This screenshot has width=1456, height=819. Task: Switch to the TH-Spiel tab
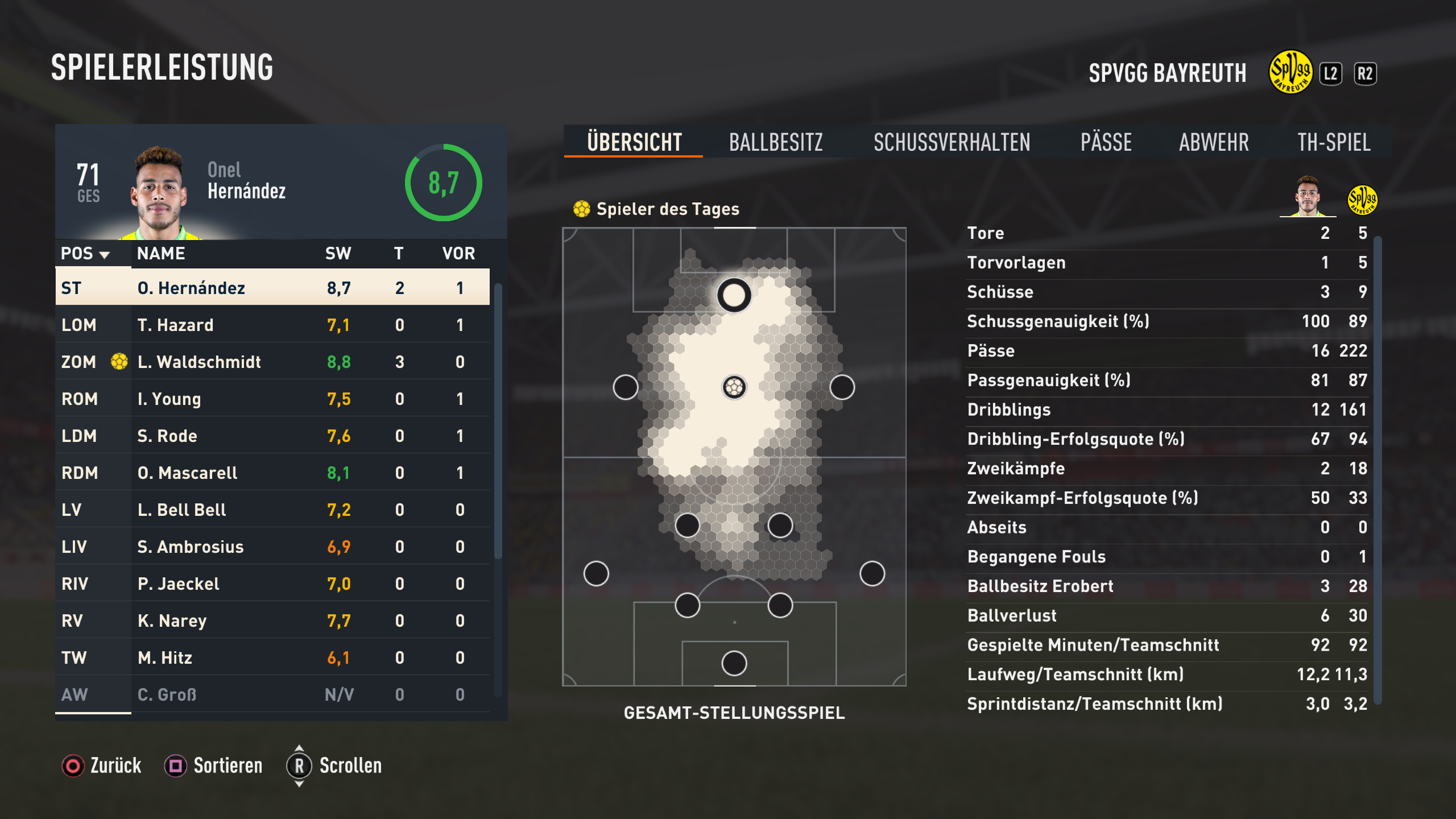[x=1334, y=142]
